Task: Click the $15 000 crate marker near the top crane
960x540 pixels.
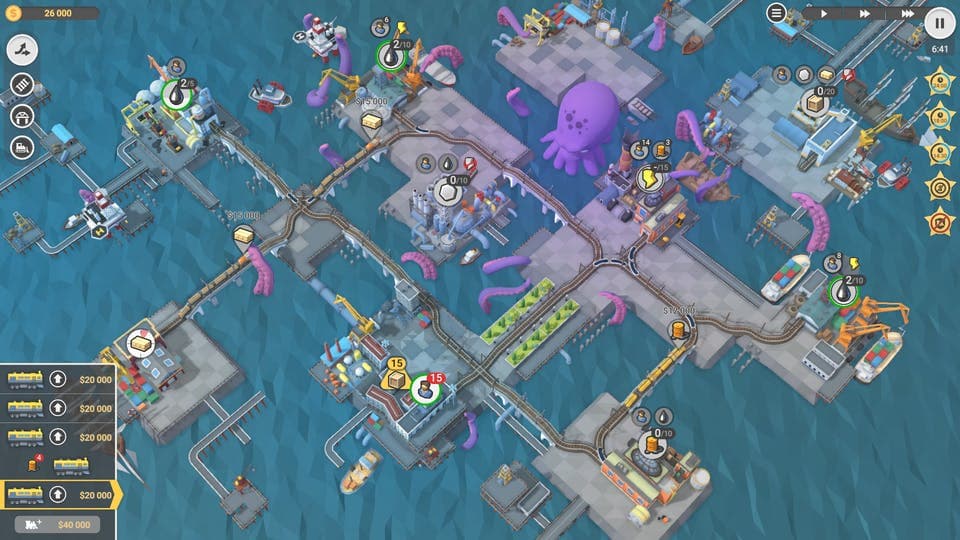Action: (x=372, y=120)
